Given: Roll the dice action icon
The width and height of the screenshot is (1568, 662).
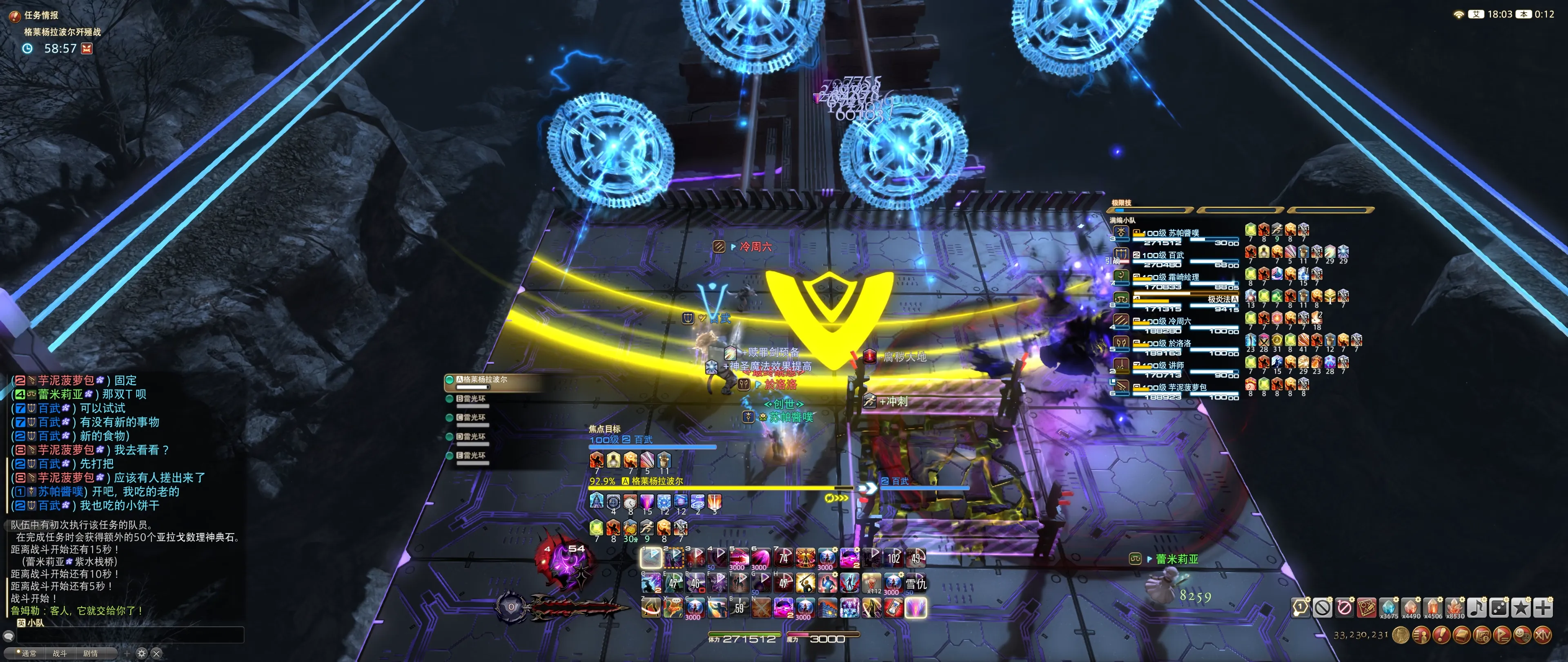Looking at the screenshot, I should click(1499, 607).
